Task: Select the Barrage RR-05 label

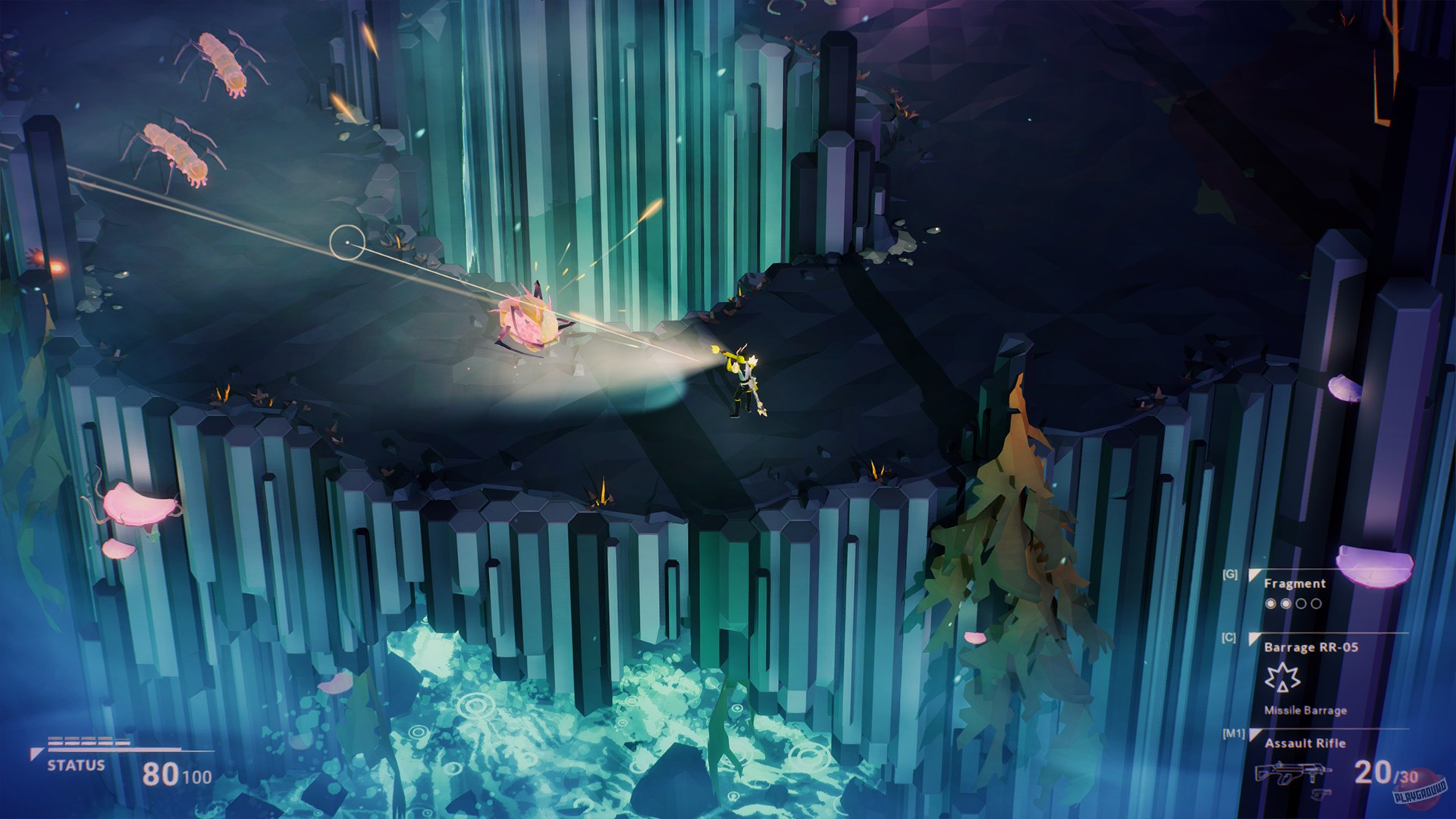Action: coord(1312,648)
